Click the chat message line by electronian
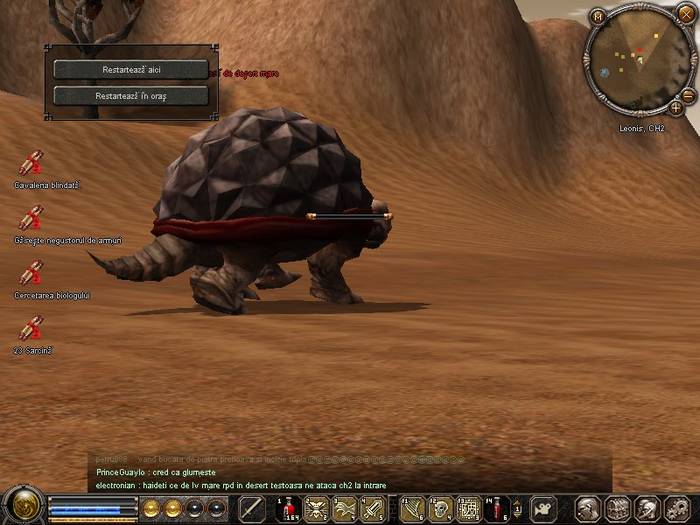 point(240,485)
